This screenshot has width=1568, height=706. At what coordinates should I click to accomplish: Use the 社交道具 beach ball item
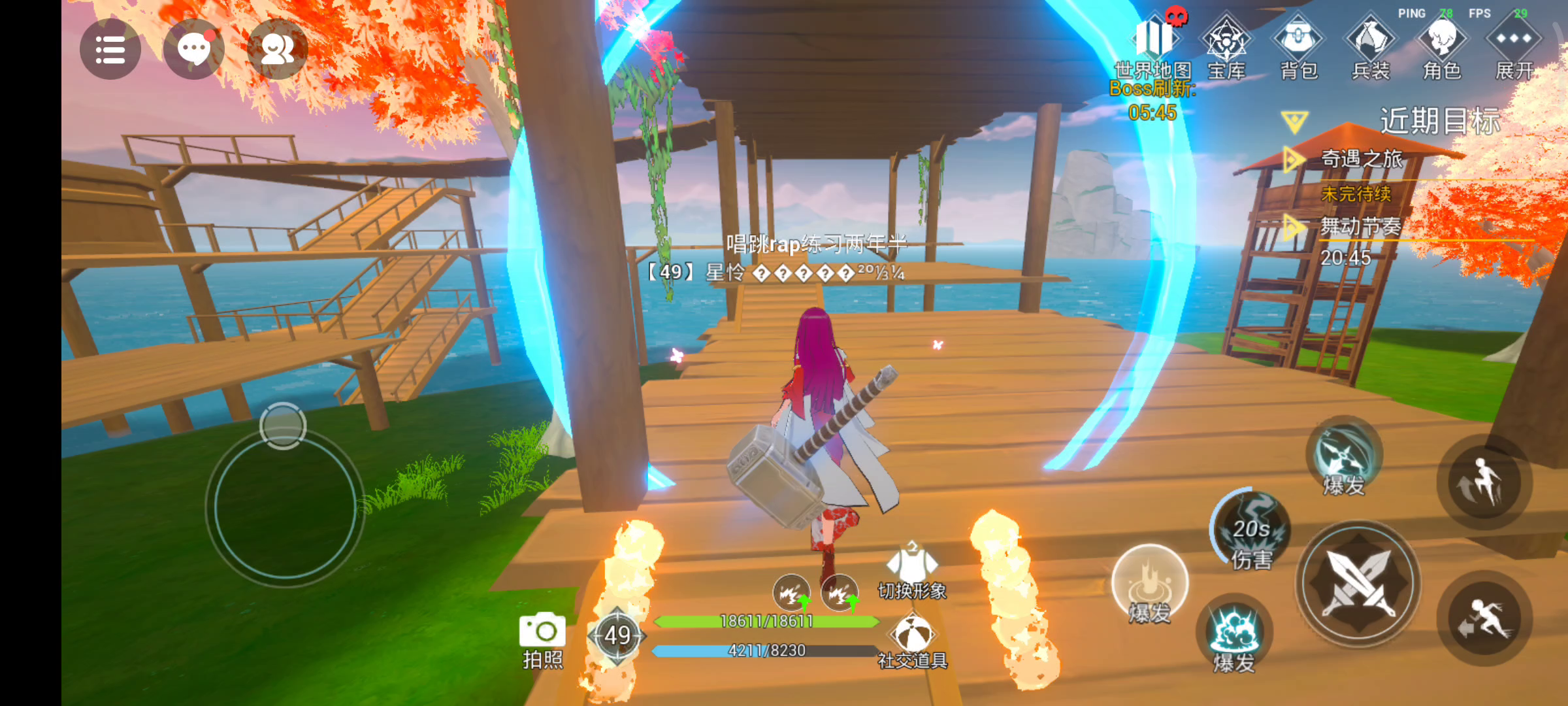click(913, 642)
